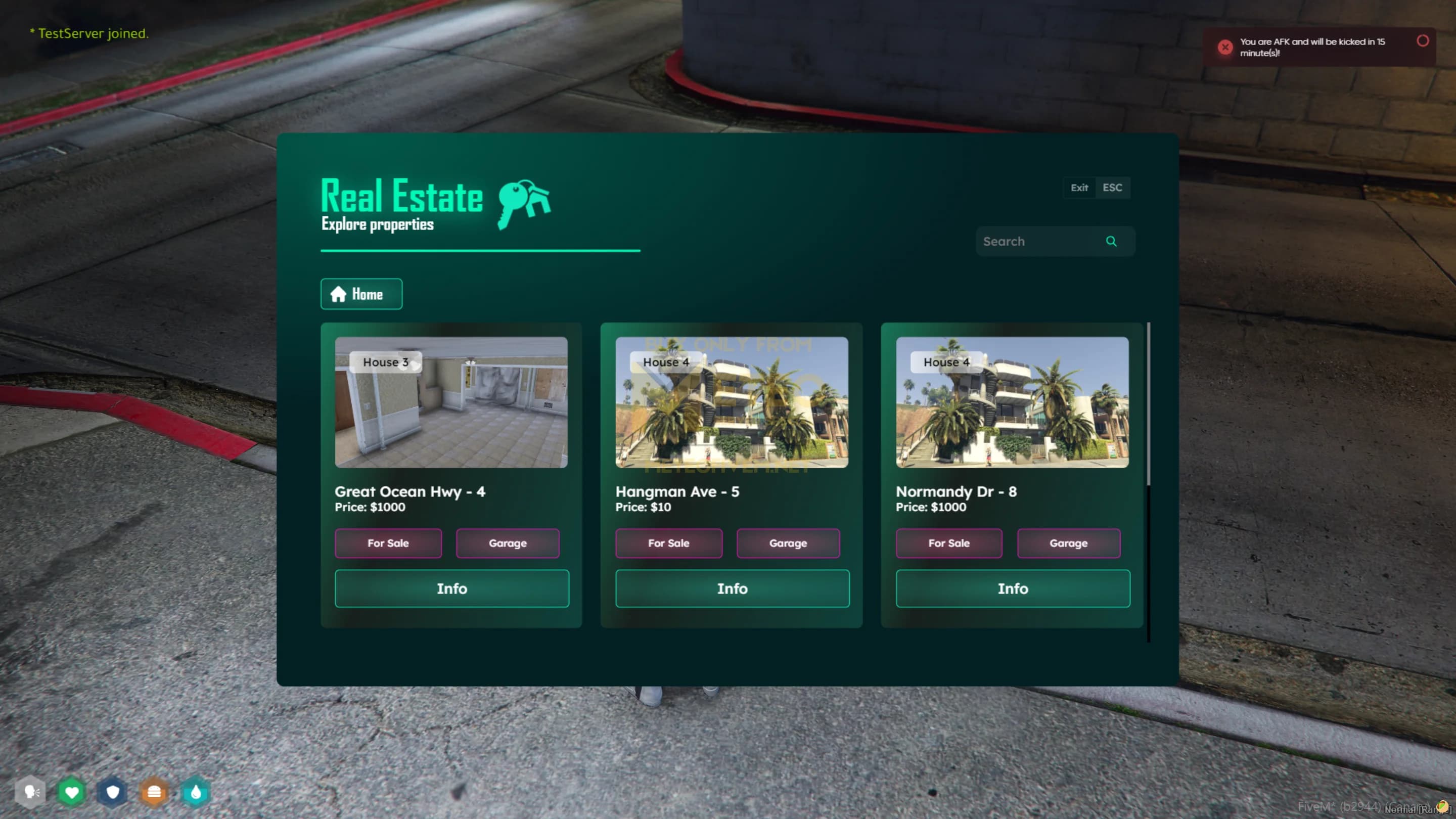The width and height of the screenshot is (1456, 819).
Task: Open Info for Great Ocean Hwy - 4
Action: pyautogui.click(x=451, y=588)
